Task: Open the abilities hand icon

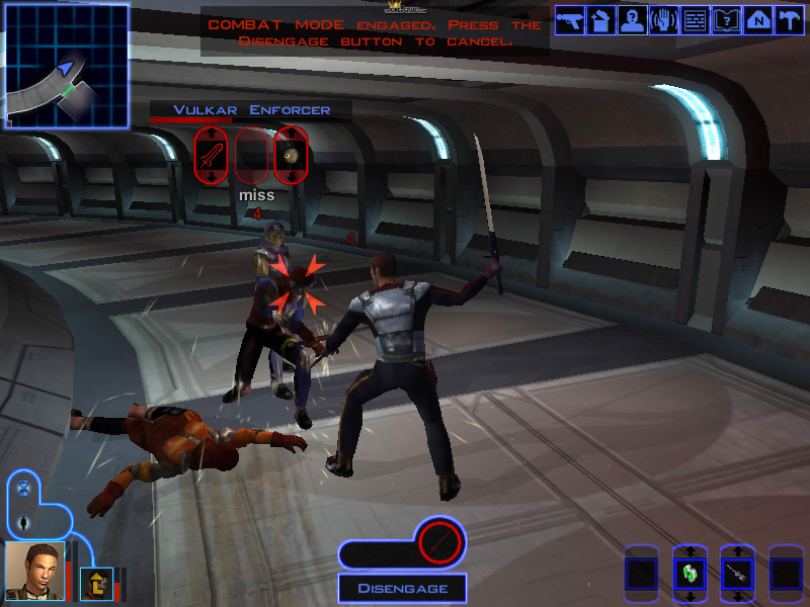Action: 663,20
